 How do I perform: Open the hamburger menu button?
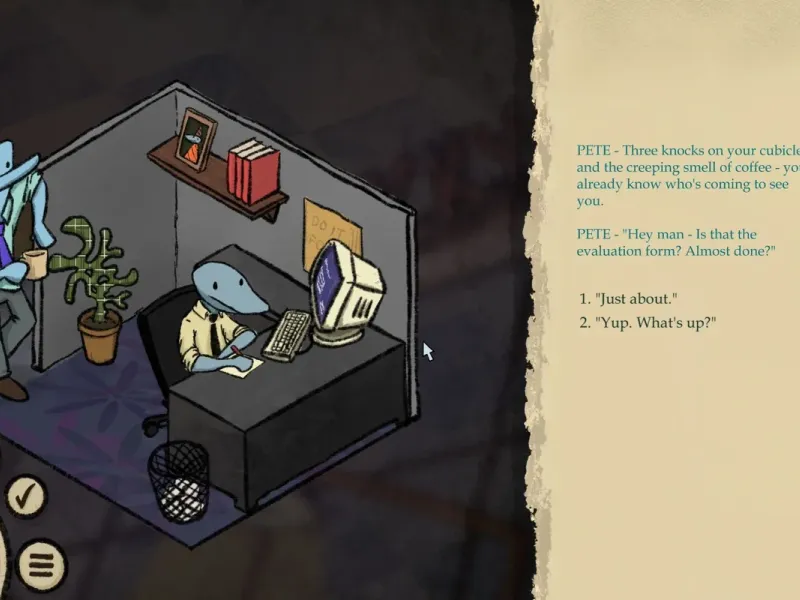pyautogui.click(x=40, y=565)
